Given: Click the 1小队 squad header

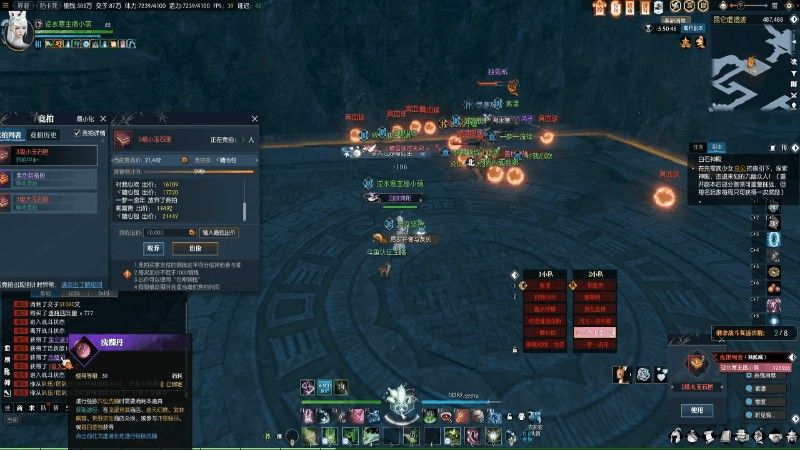Looking at the screenshot, I should pyautogui.click(x=545, y=272).
